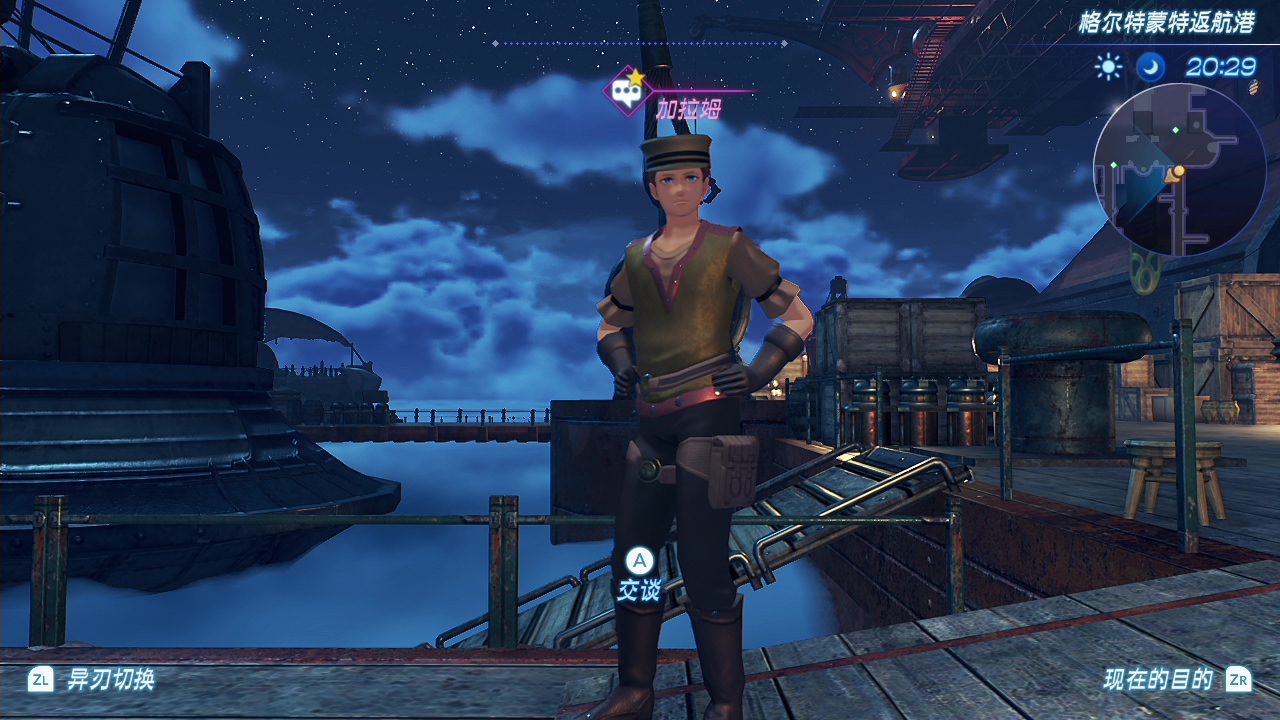
Task: Select the 异刃切换 blade switch option
Action: pyautogui.click(x=110, y=680)
